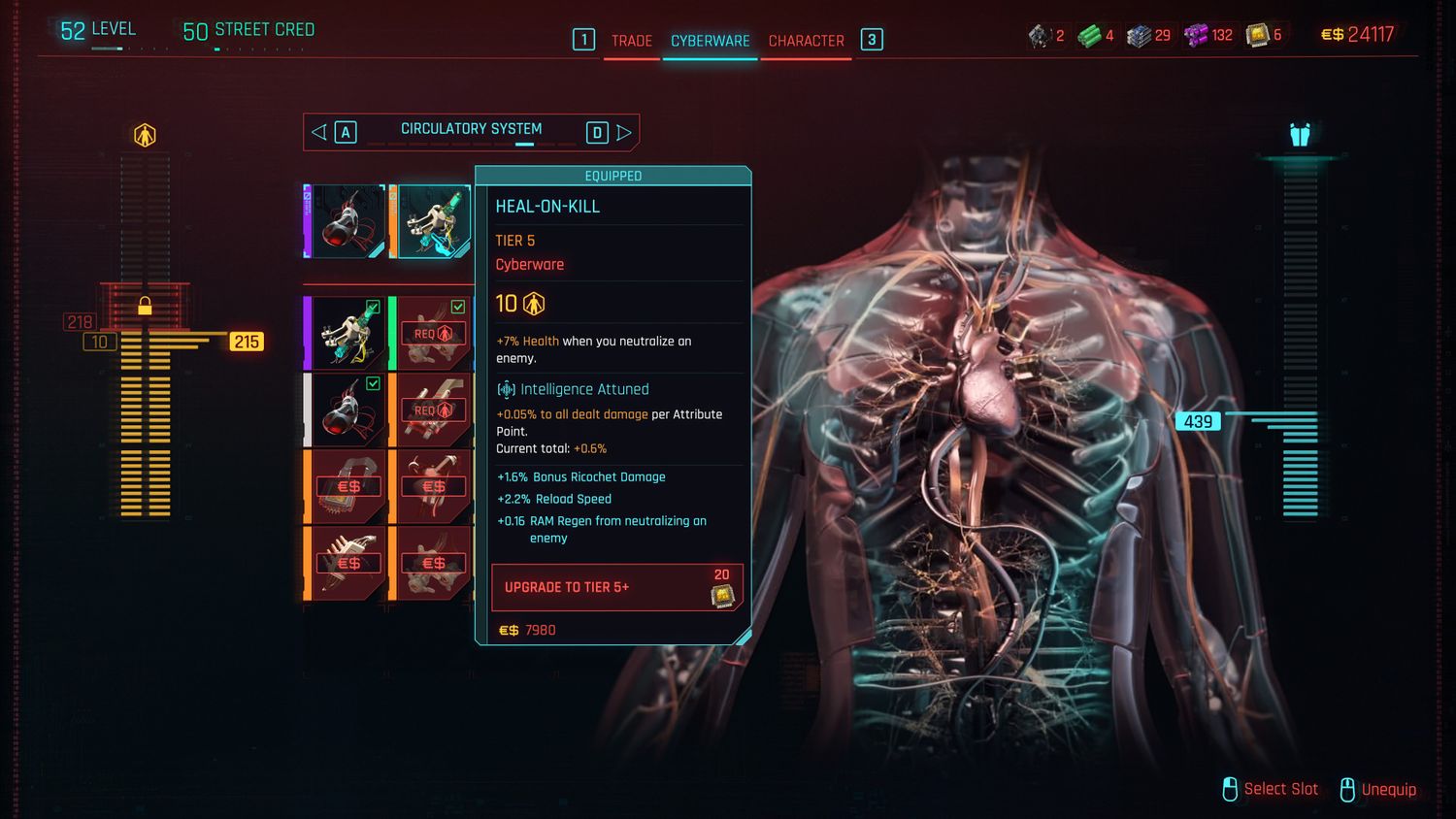Select the equipped orange-tier Heal-On-Kill slot
Image resolution: width=1456 pixels, height=819 pixels.
(432, 221)
